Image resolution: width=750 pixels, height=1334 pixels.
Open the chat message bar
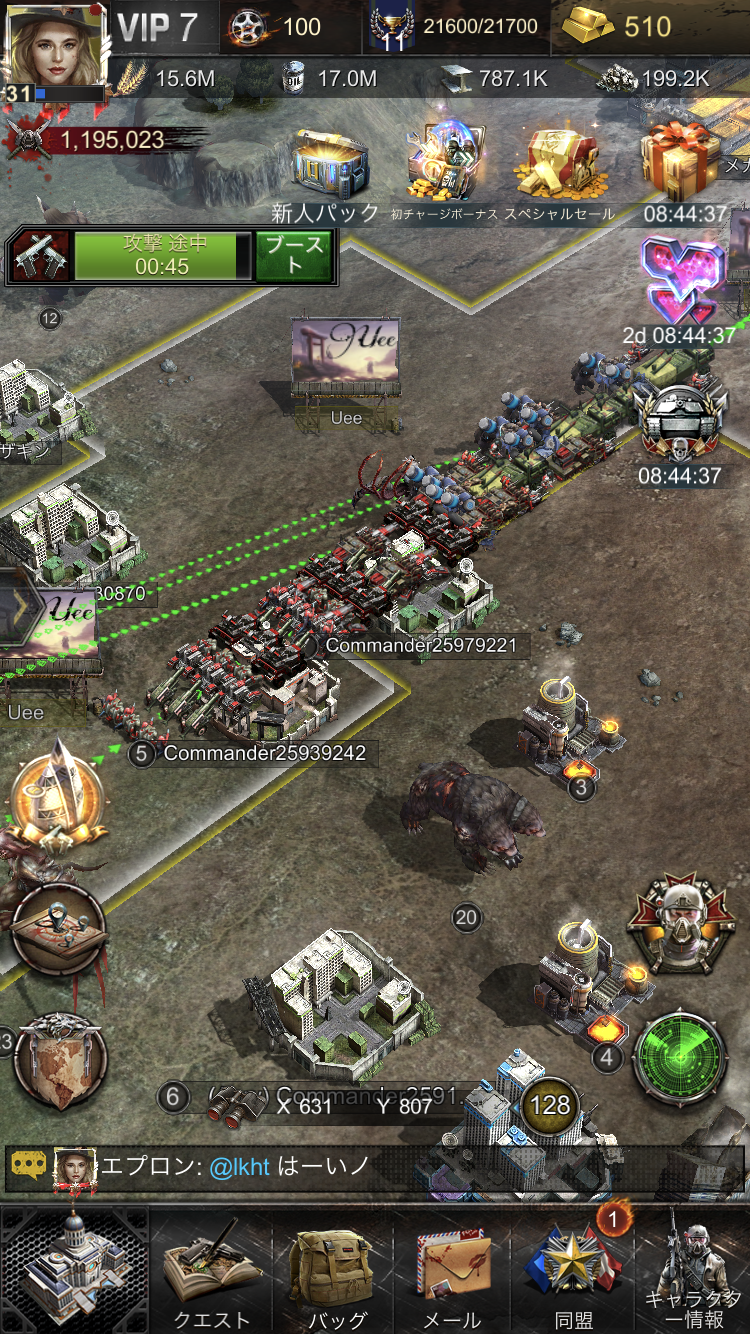point(370,1167)
